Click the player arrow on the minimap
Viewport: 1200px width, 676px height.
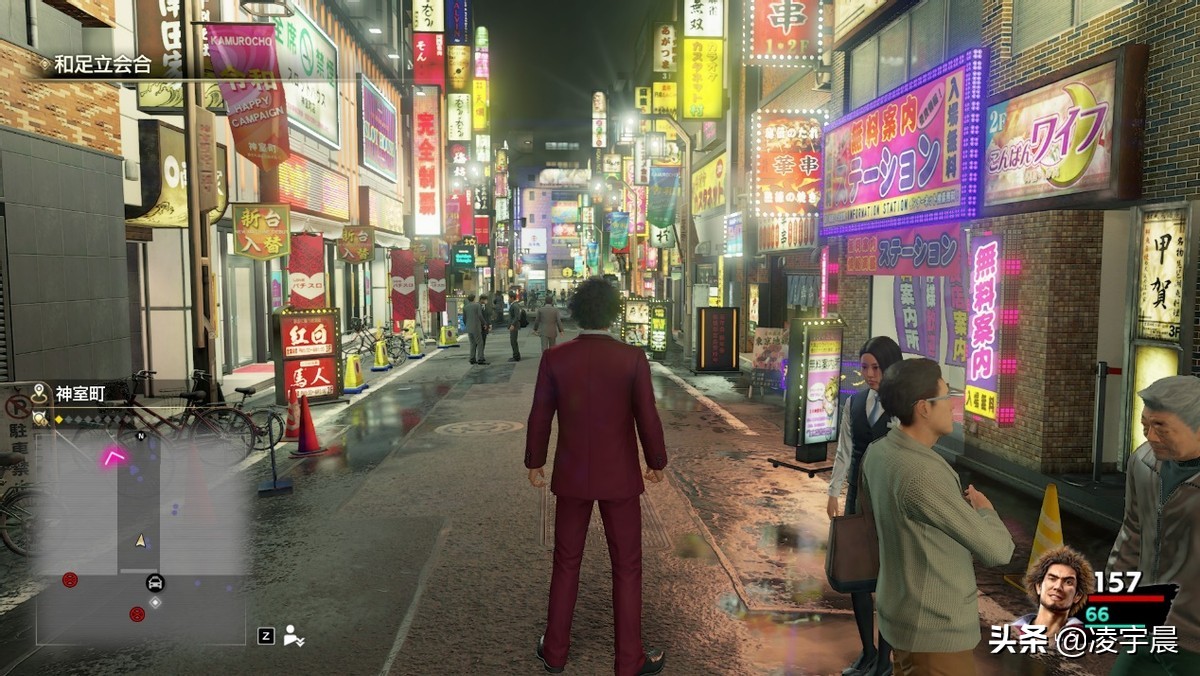[x=141, y=540]
